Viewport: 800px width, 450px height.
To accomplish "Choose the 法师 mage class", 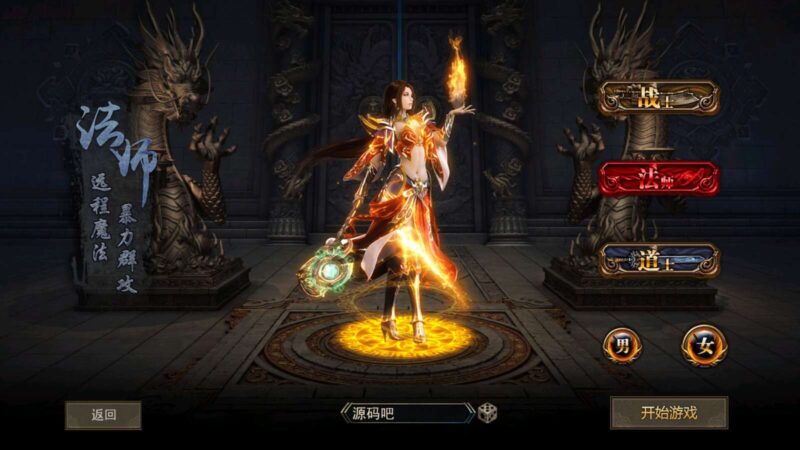I will (x=658, y=180).
